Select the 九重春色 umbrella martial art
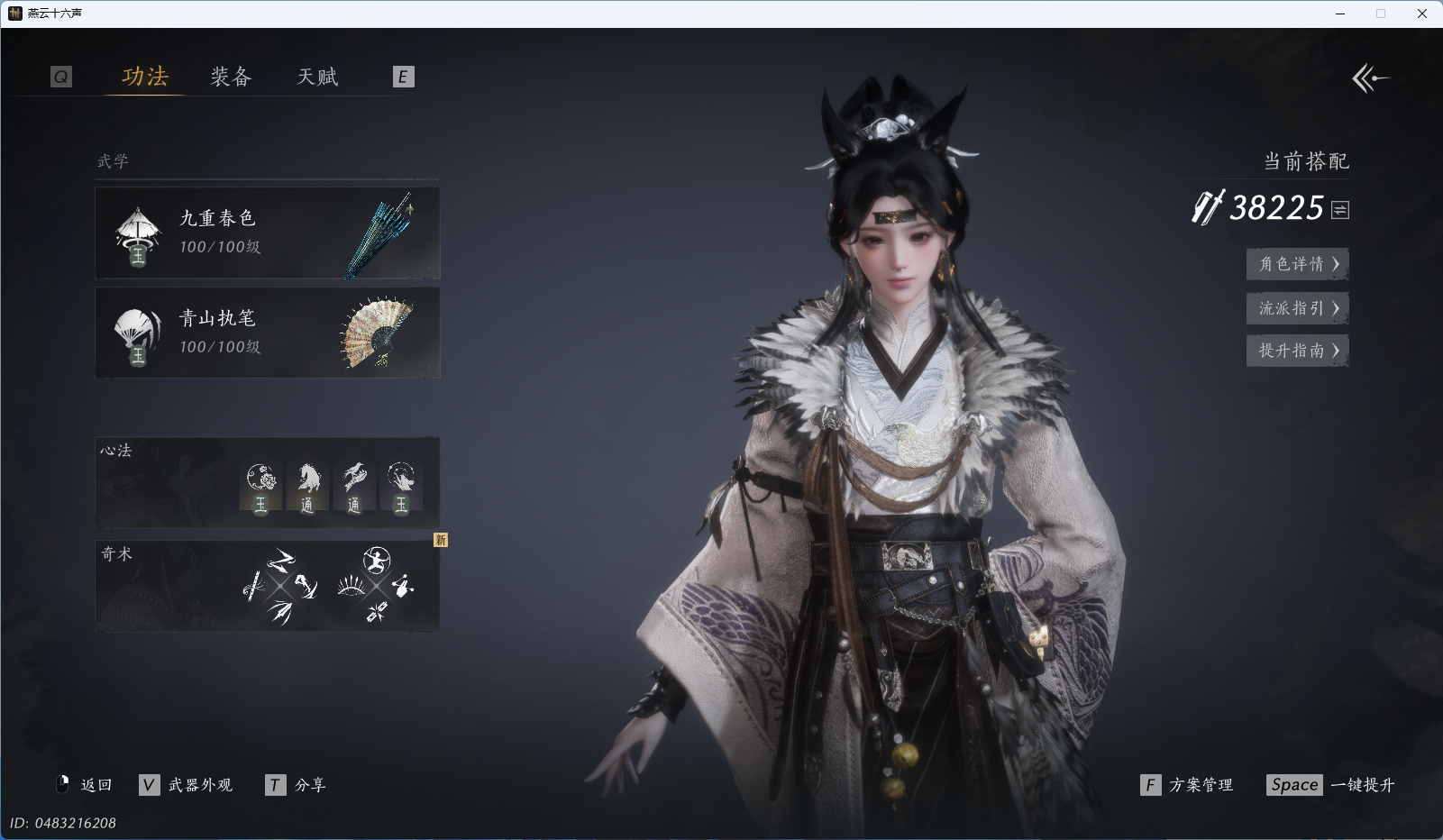The width and height of the screenshot is (1443, 840). (268, 233)
